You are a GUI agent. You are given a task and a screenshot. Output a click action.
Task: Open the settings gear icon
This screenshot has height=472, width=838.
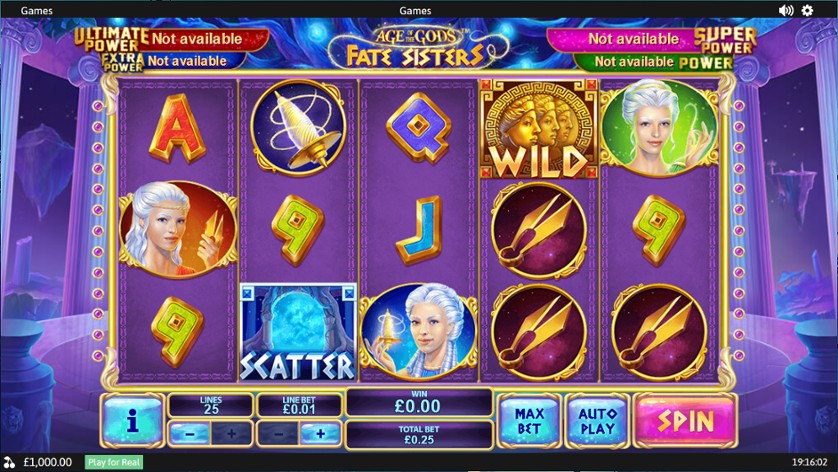click(808, 10)
